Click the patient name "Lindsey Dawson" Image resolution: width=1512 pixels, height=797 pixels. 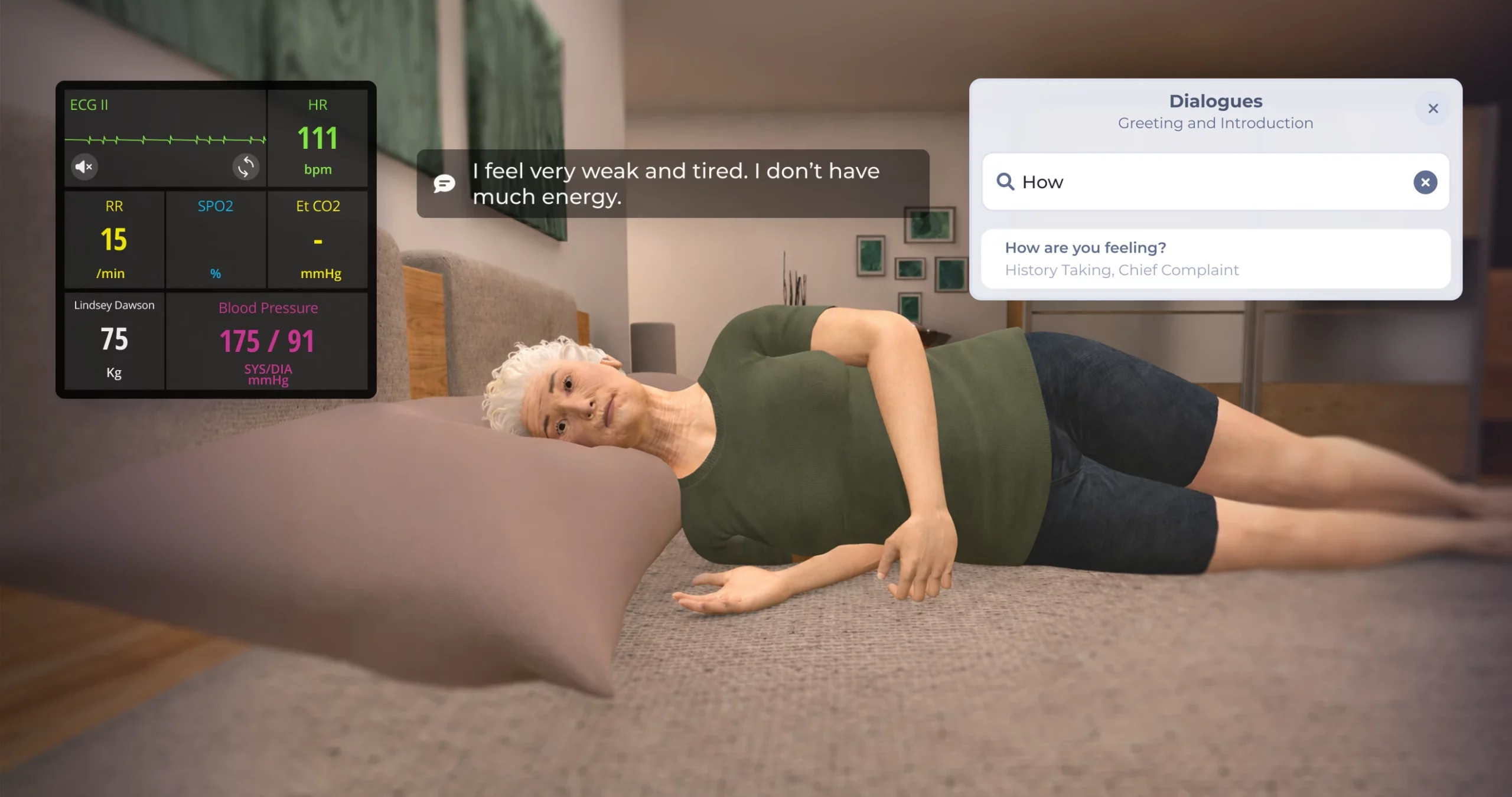(113, 305)
